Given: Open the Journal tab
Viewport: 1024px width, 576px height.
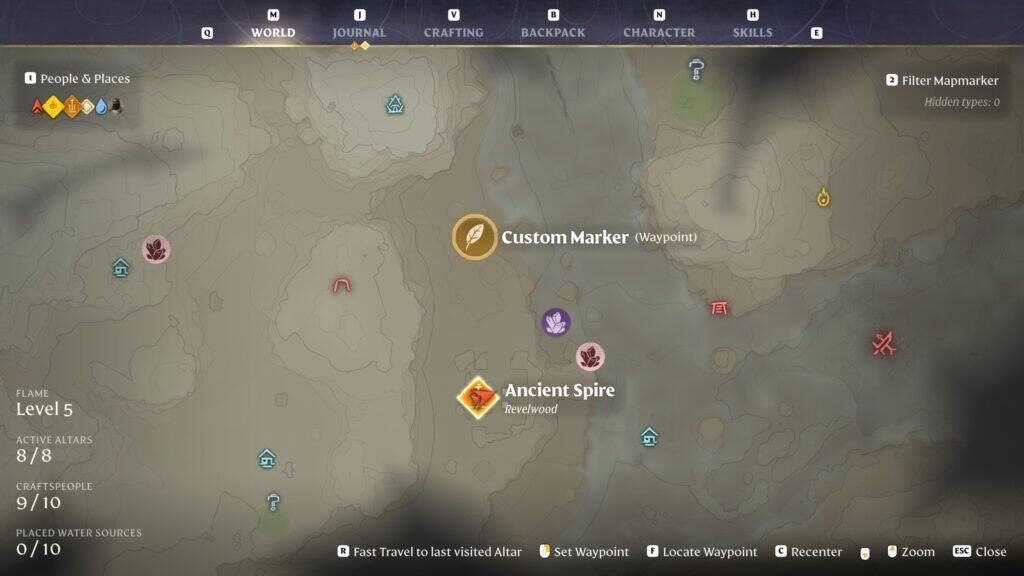Looking at the screenshot, I should click(359, 32).
